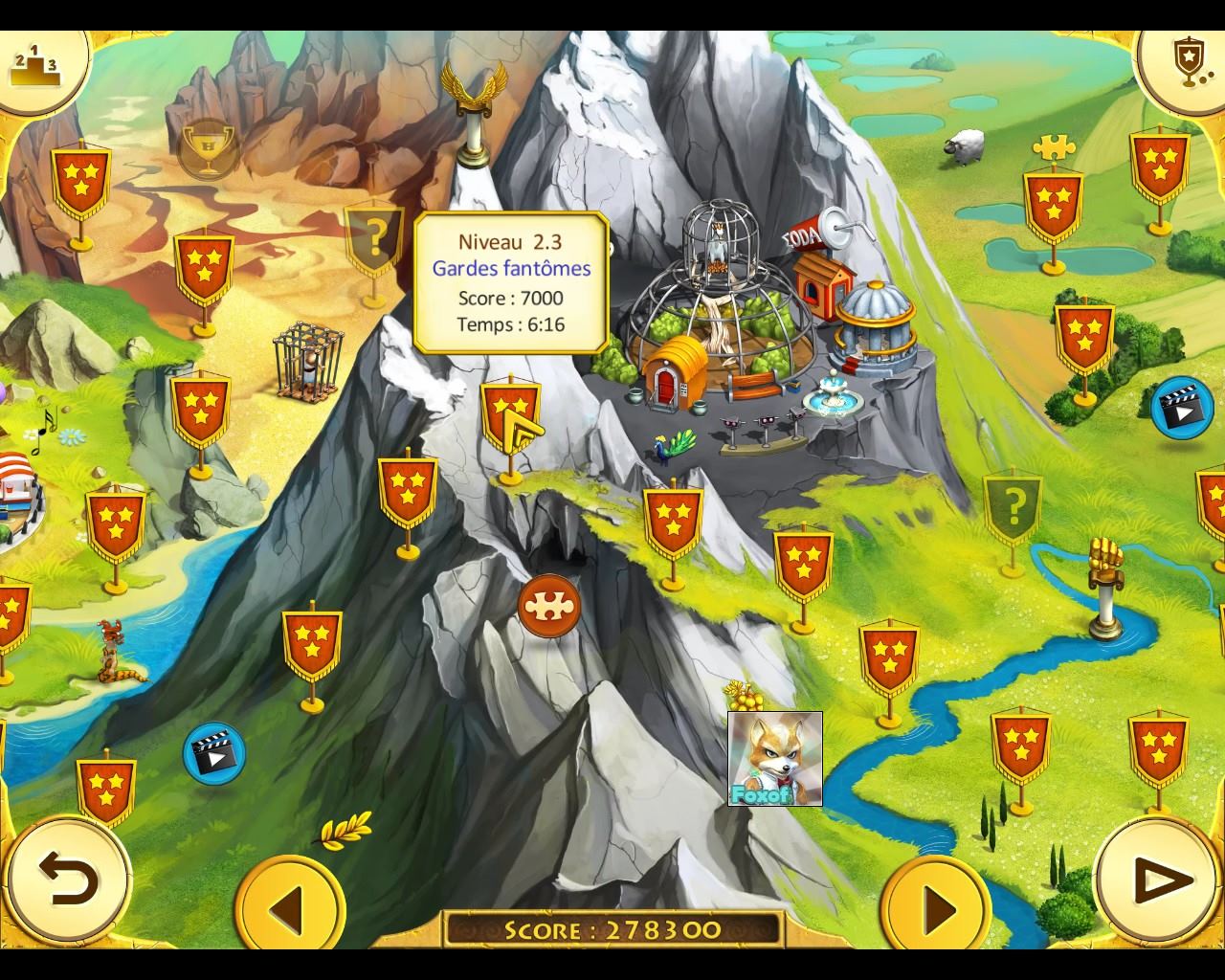The height and width of the screenshot is (980, 1225).
Task: Open the leaderboard podium icon
Action: 34,62
